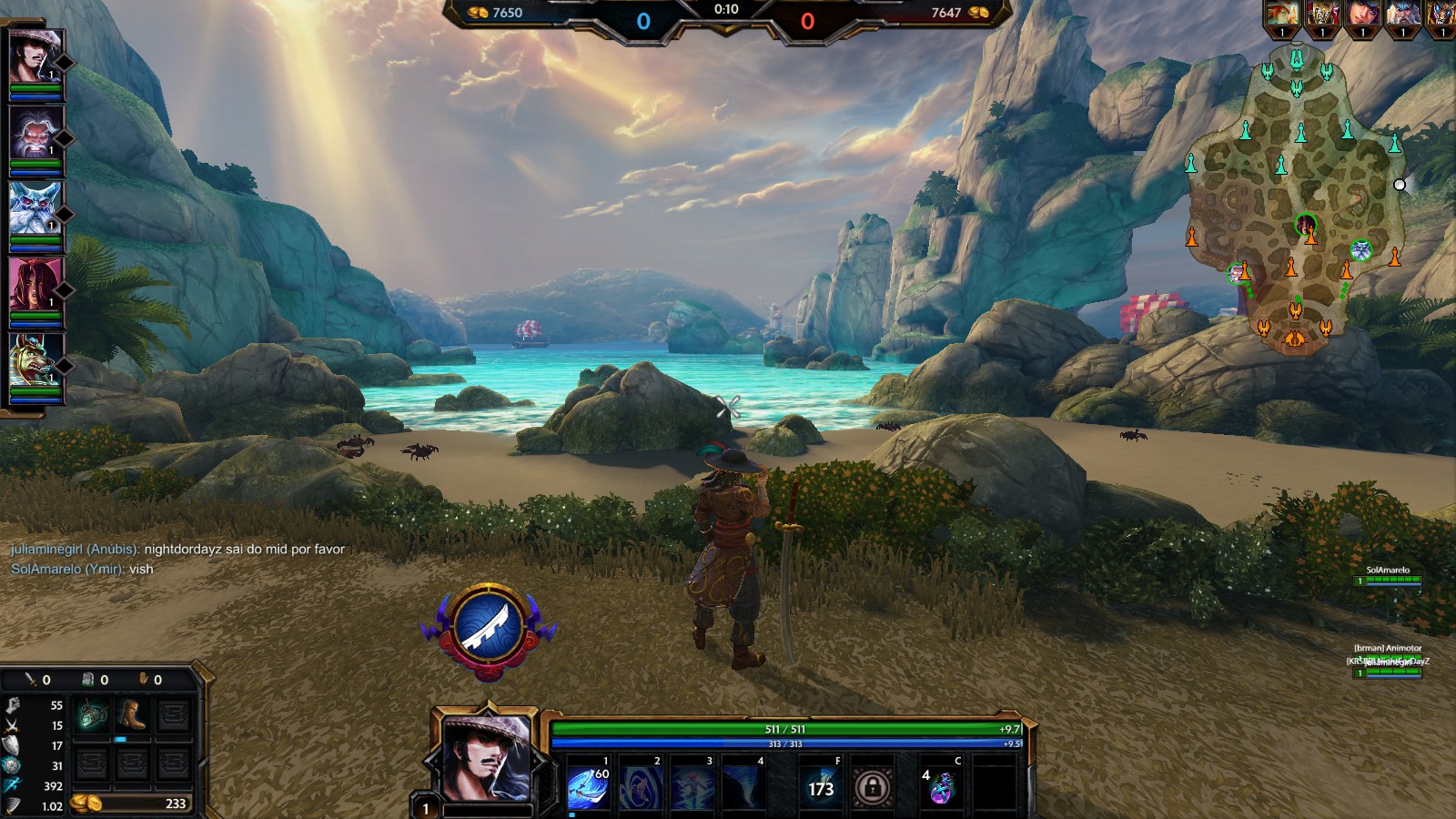1456x819 pixels.
Task: Click juliaminegirl's chat message
Action: (178, 550)
